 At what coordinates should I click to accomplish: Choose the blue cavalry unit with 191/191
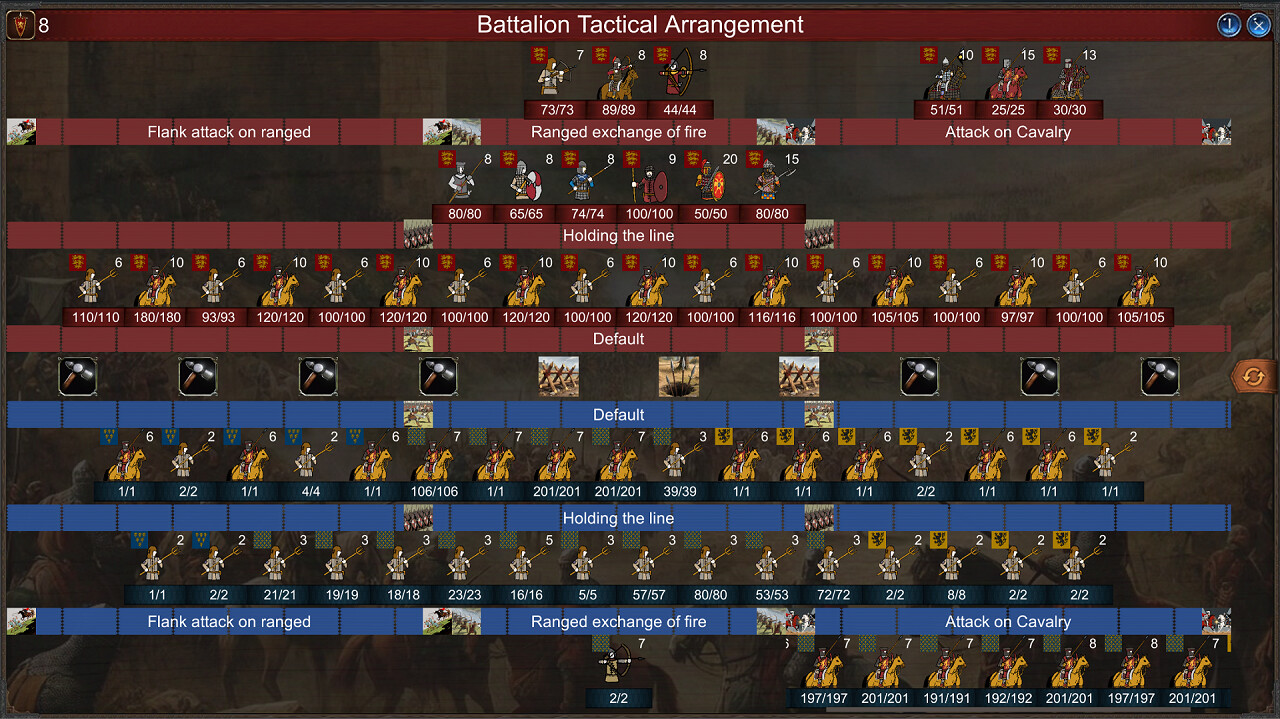pos(947,670)
